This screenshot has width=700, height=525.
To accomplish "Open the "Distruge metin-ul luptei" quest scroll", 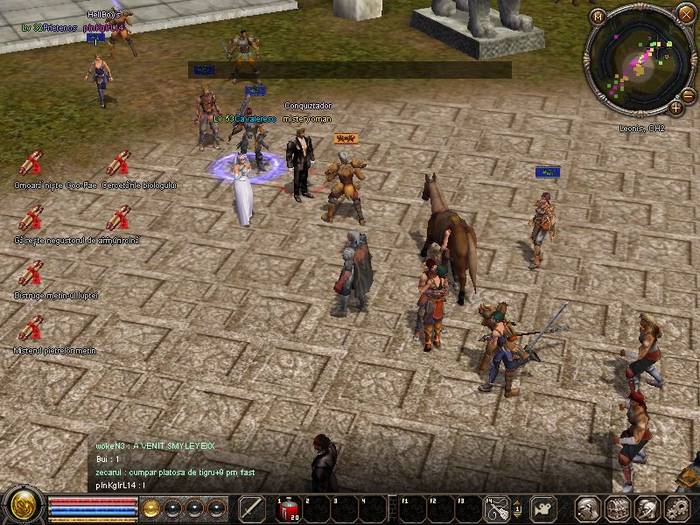I will pos(30,273).
